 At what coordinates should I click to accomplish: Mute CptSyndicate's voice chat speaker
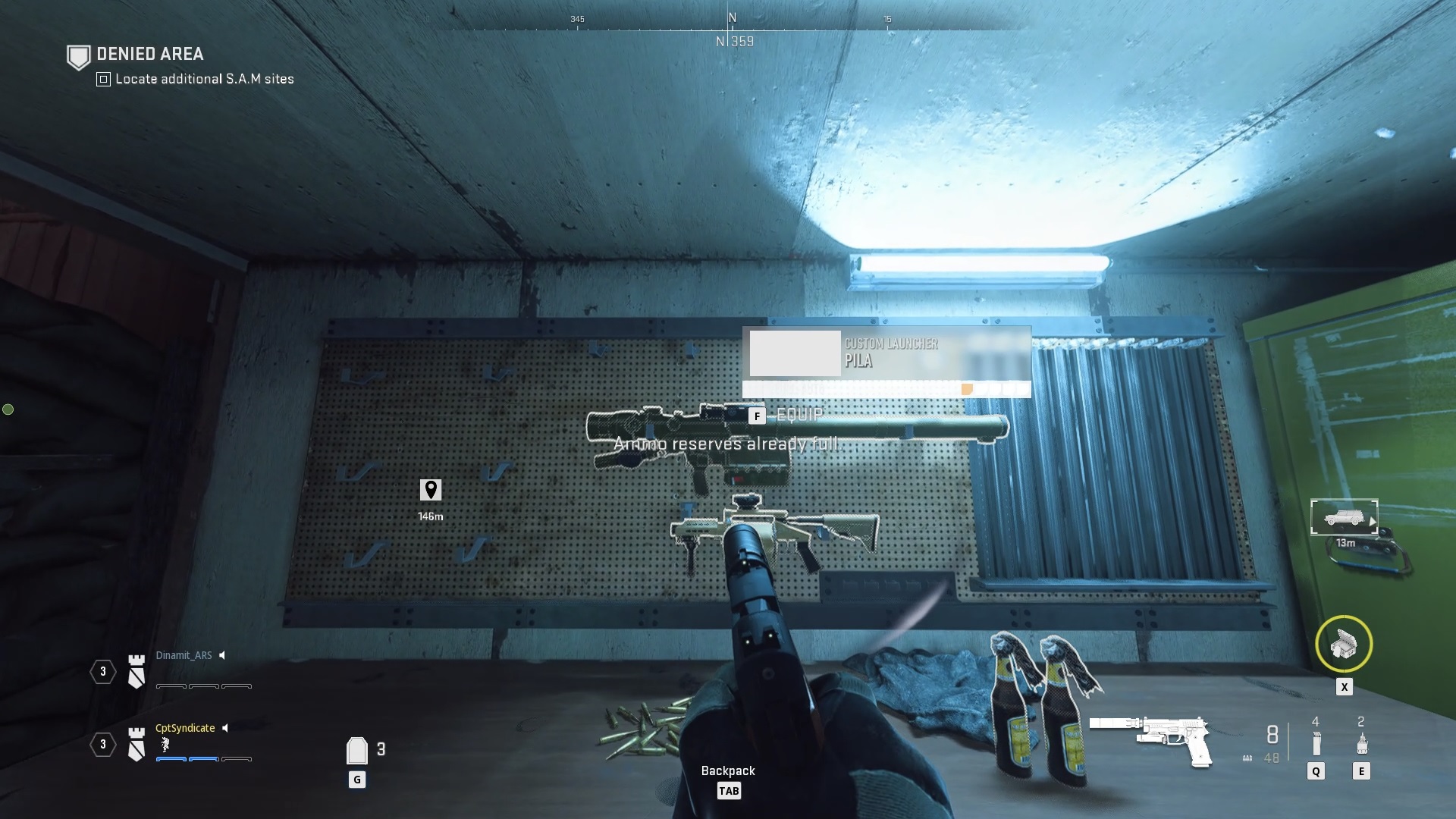click(224, 728)
